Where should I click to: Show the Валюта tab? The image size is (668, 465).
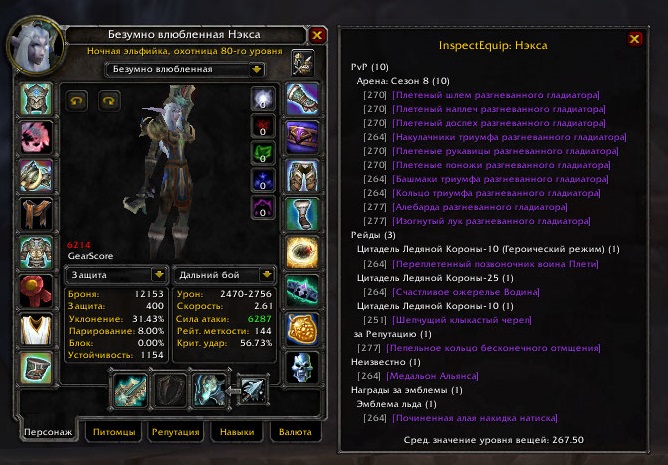tap(295, 432)
